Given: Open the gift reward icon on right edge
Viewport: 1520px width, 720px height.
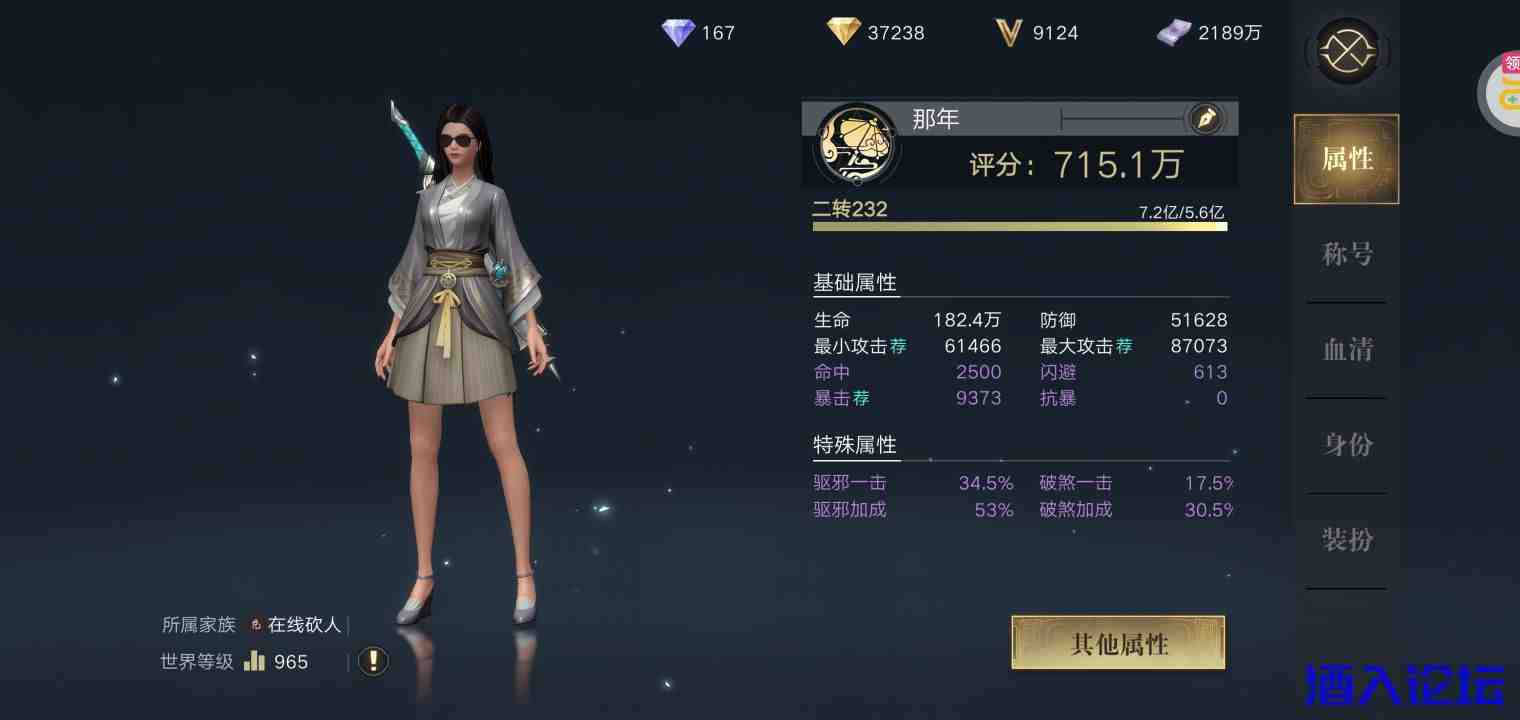Looking at the screenshot, I should click(x=1505, y=93).
